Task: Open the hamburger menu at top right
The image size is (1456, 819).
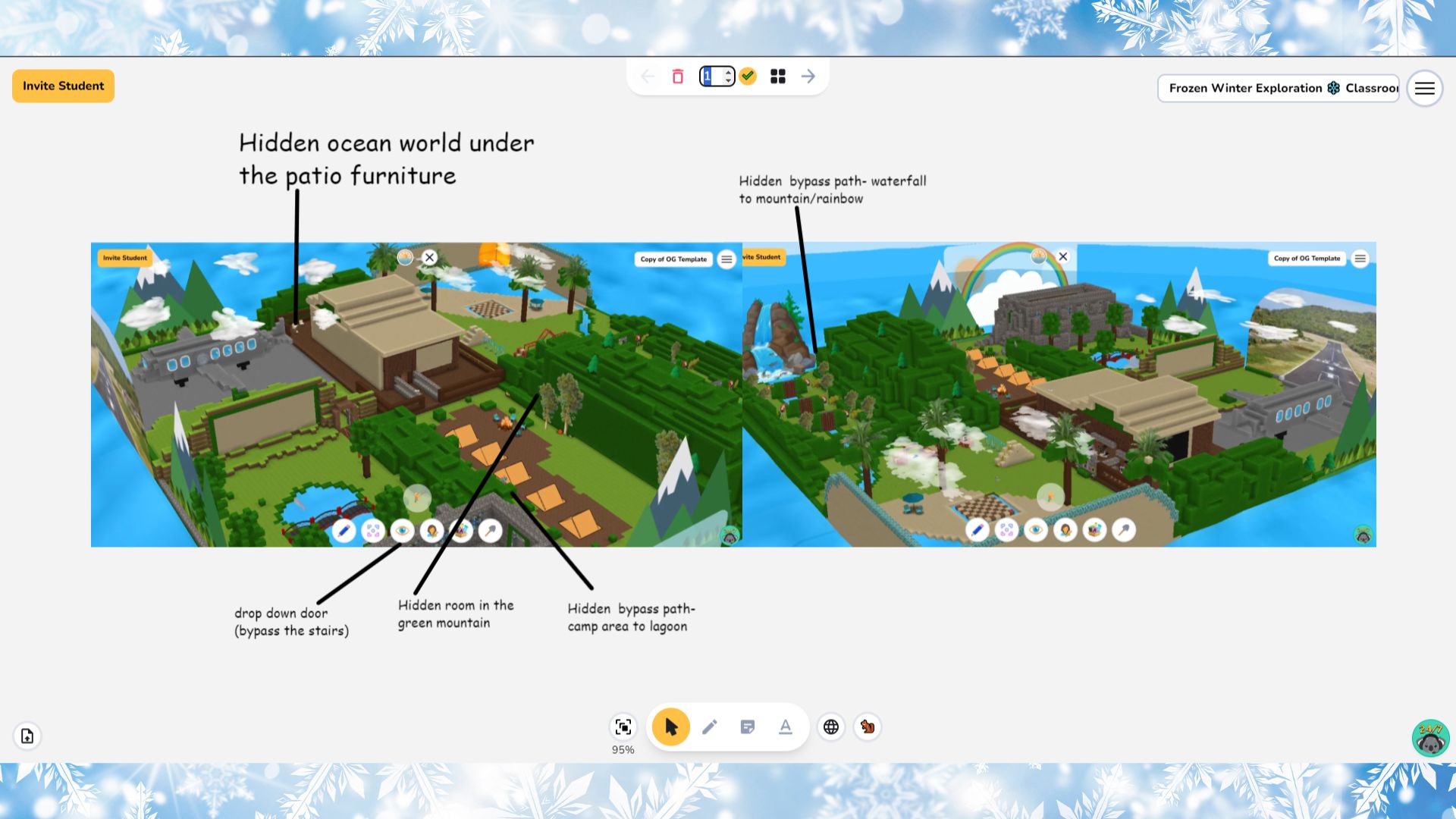Action: 1425,88
